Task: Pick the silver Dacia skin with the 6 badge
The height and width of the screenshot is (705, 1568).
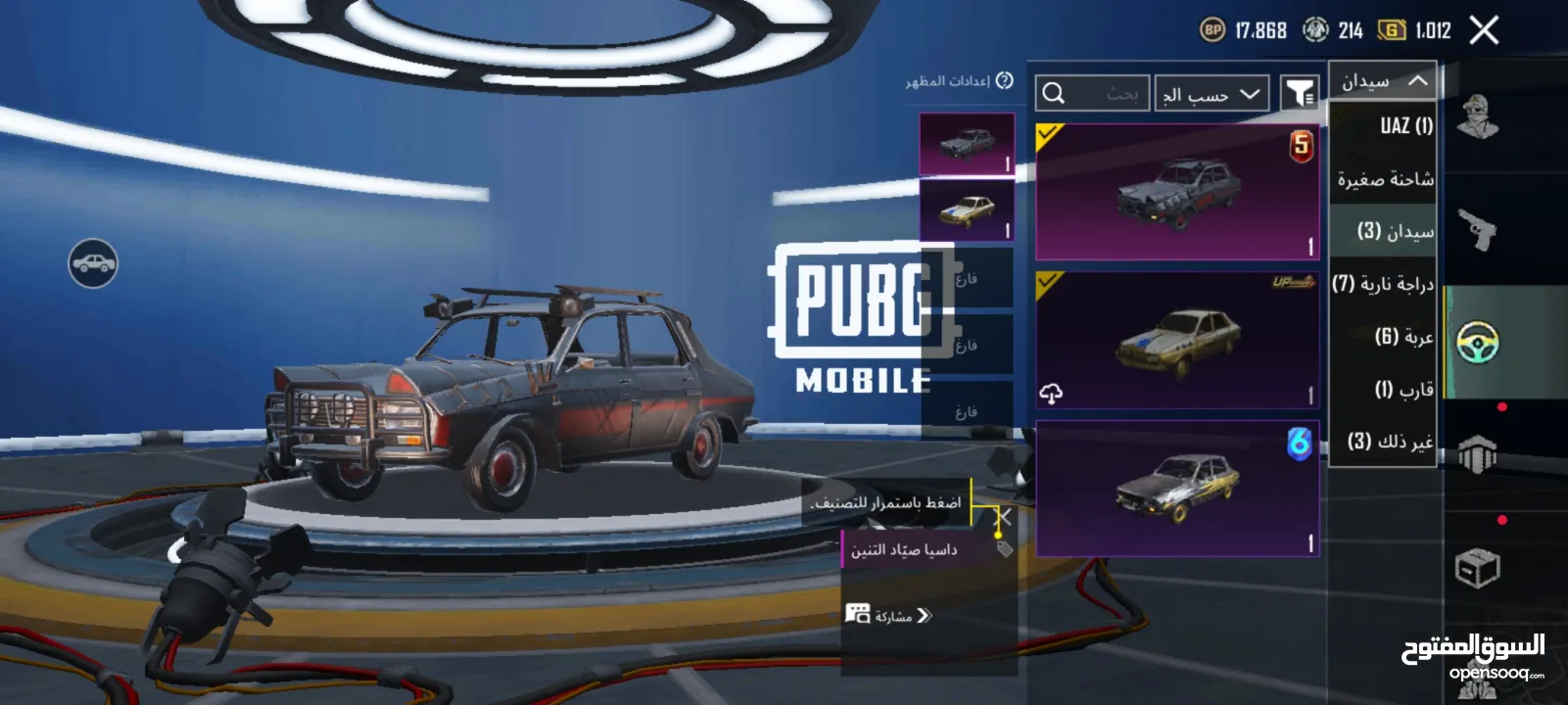Action: coord(1177,489)
